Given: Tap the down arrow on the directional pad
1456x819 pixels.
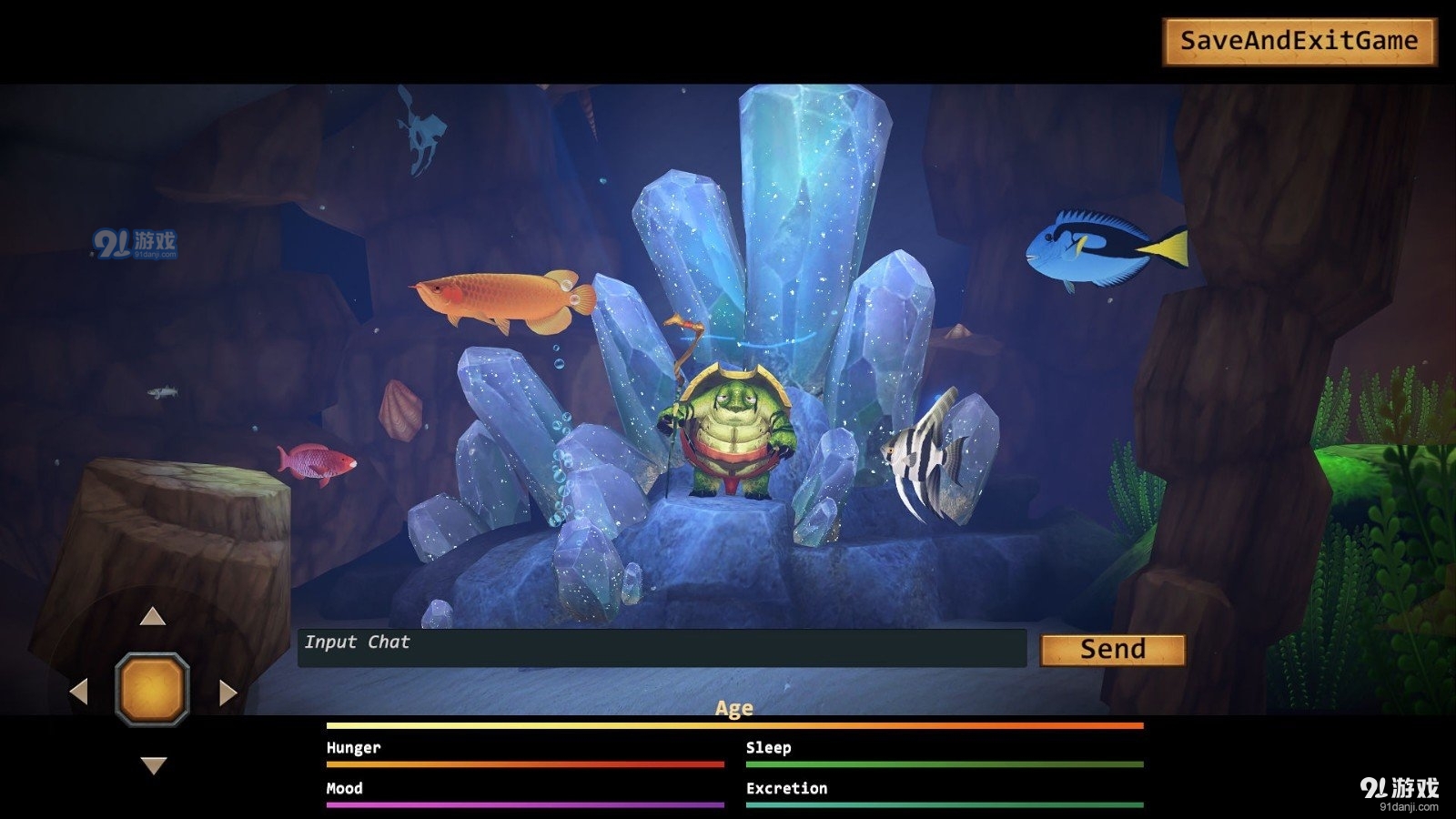Looking at the screenshot, I should tap(154, 765).
